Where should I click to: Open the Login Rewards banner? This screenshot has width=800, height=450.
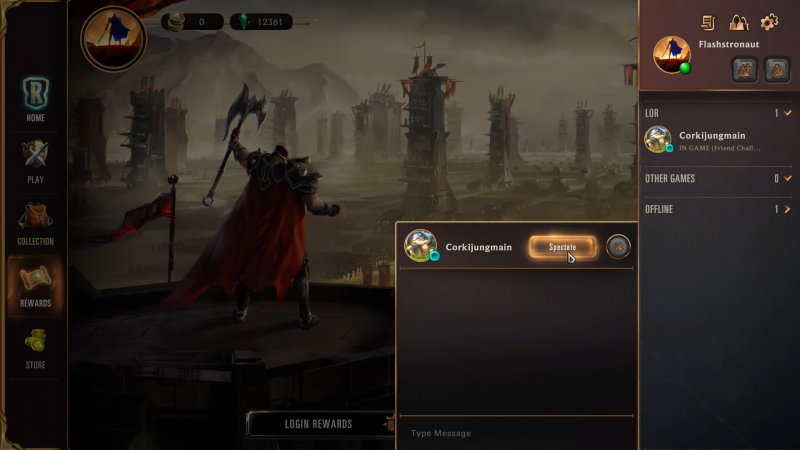(x=318, y=424)
